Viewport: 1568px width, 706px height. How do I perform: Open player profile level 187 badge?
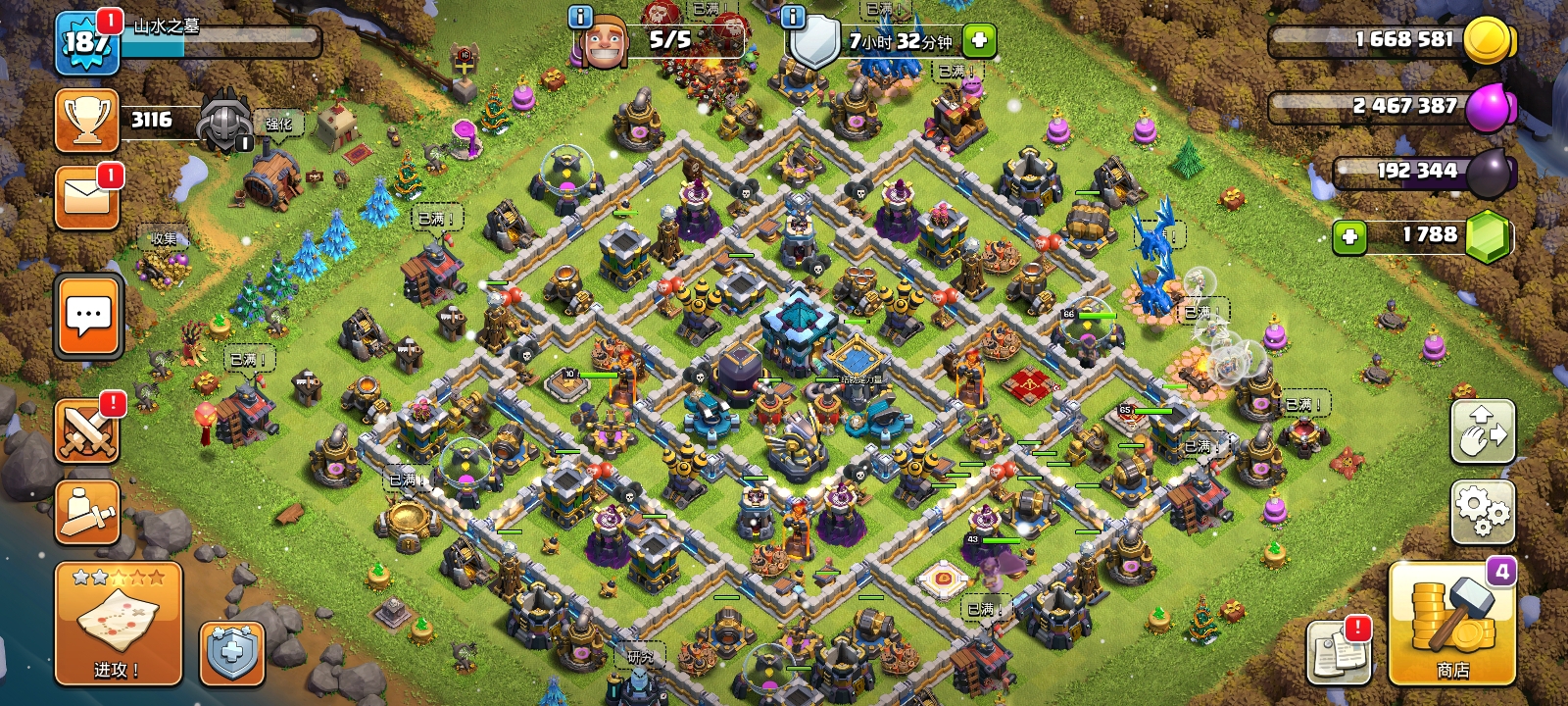pos(87,44)
